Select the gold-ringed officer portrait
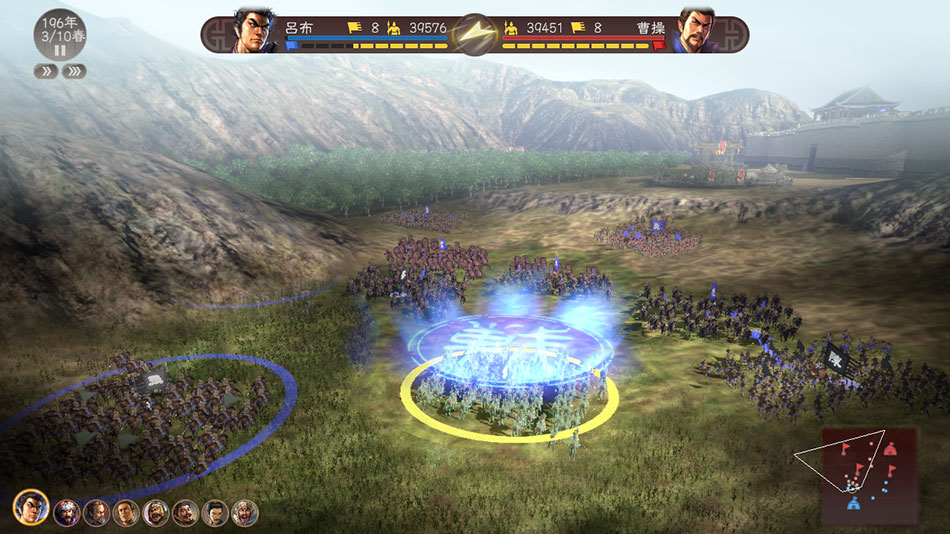The height and width of the screenshot is (534, 950). (x=31, y=508)
